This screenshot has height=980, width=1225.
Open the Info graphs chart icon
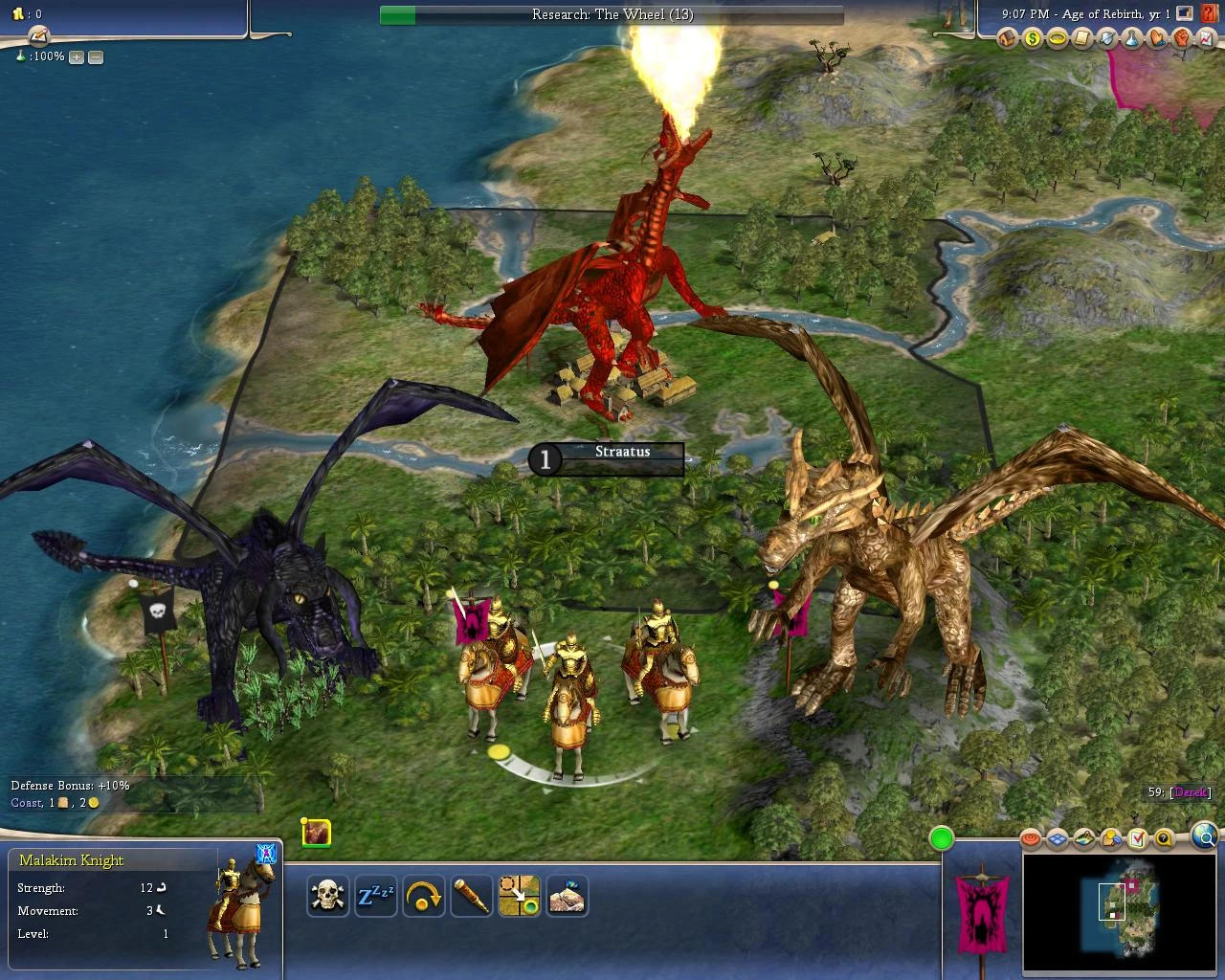coord(1207,38)
